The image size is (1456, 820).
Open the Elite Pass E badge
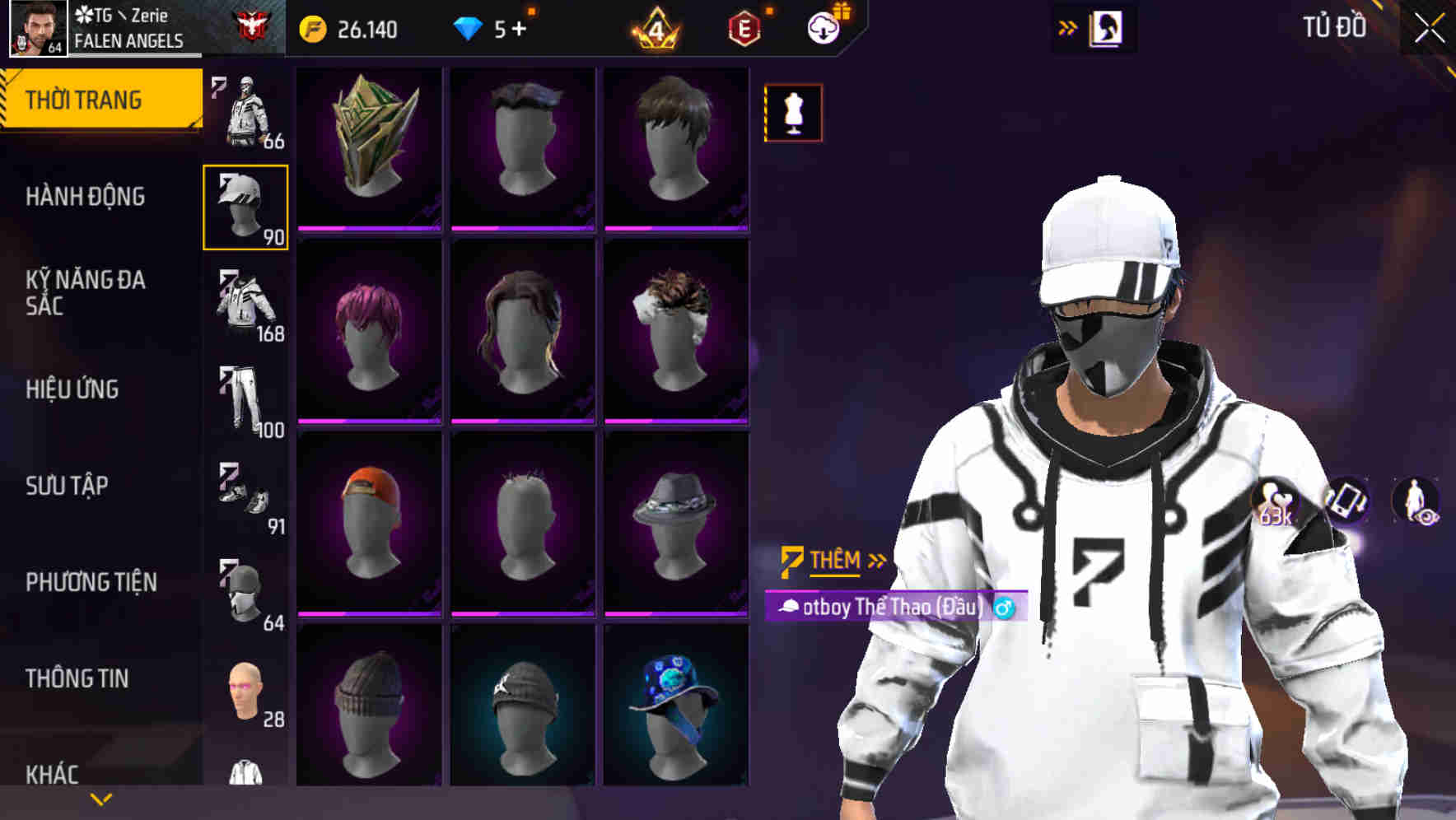[740, 27]
